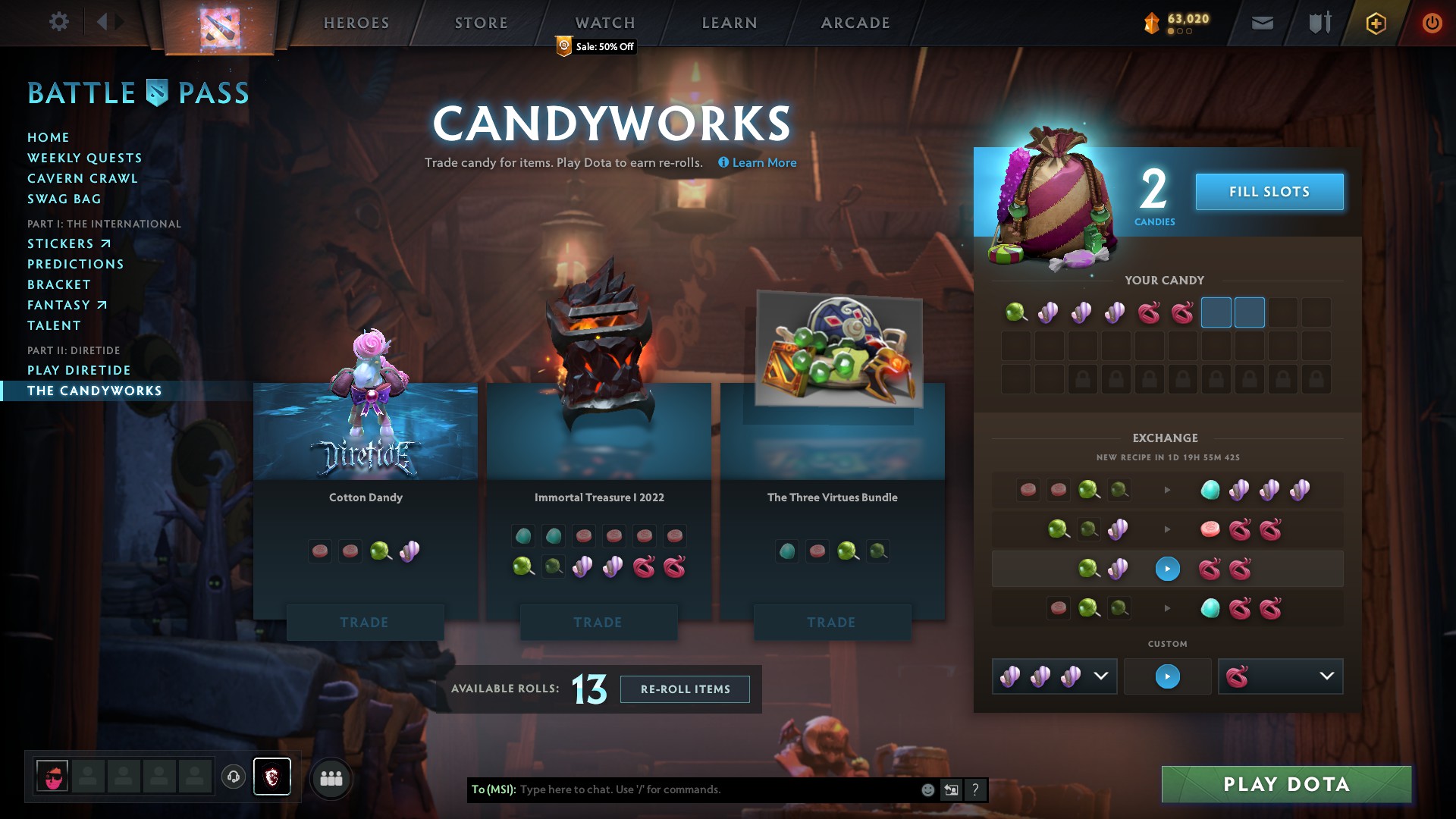
Task: Open the settings gear icon
Action: [x=59, y=22]
